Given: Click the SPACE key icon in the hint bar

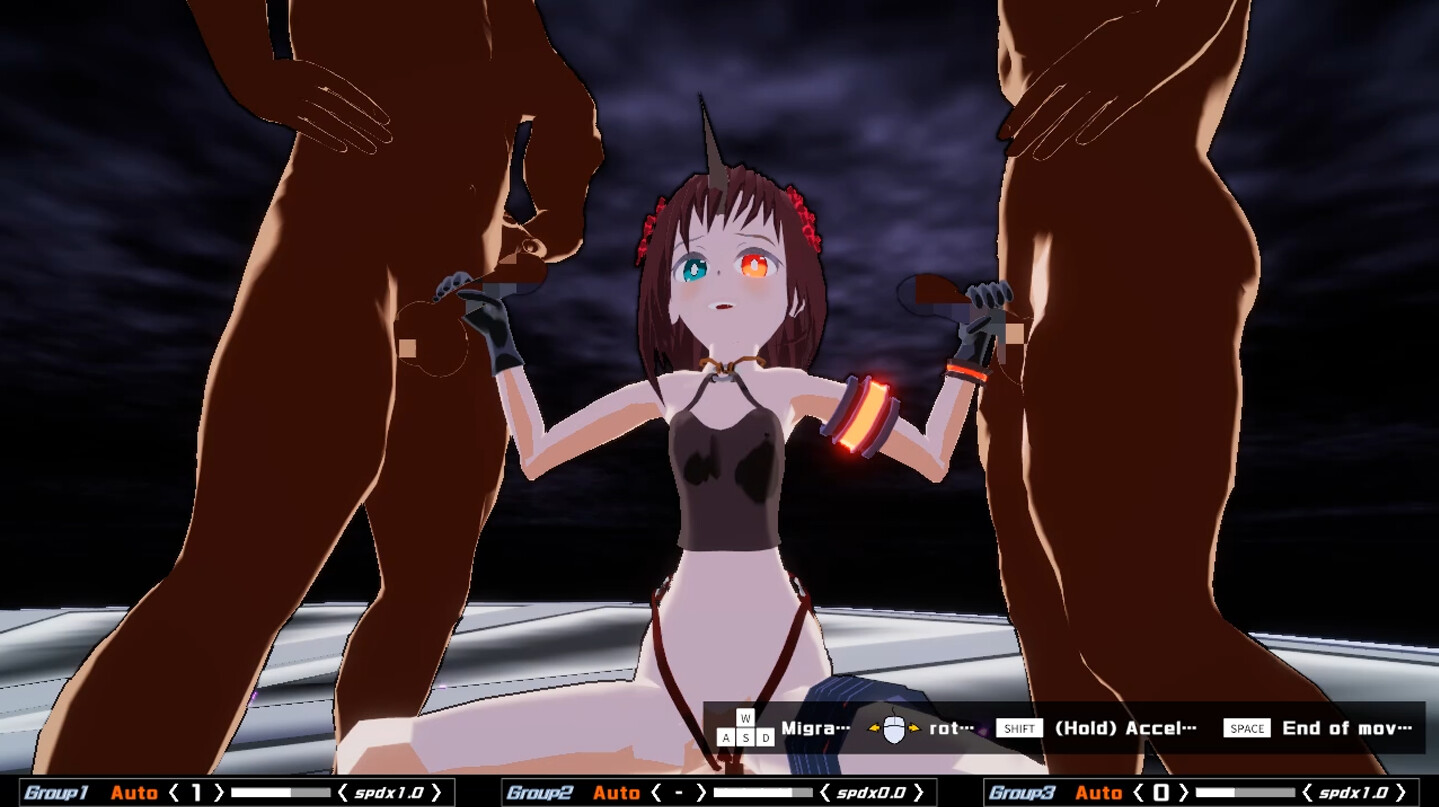Looking at the screenshot, I should click(1246, 728).
